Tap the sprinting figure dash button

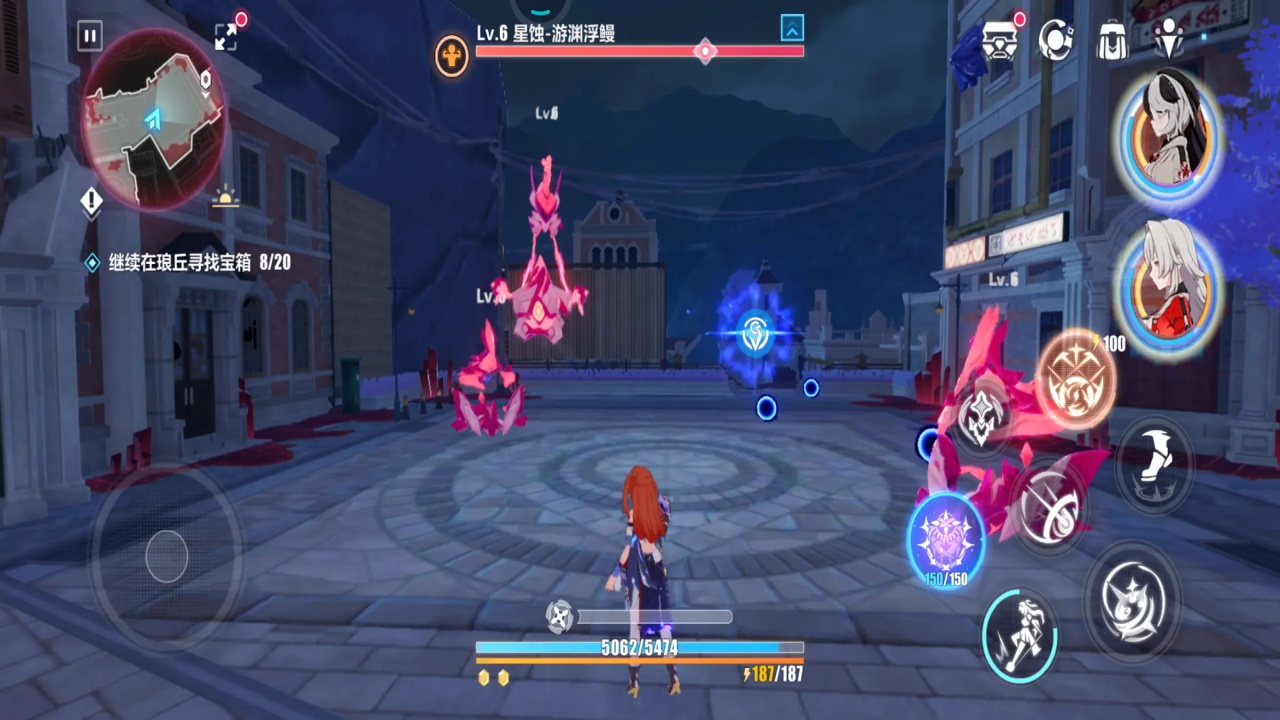coord(1019,634)
